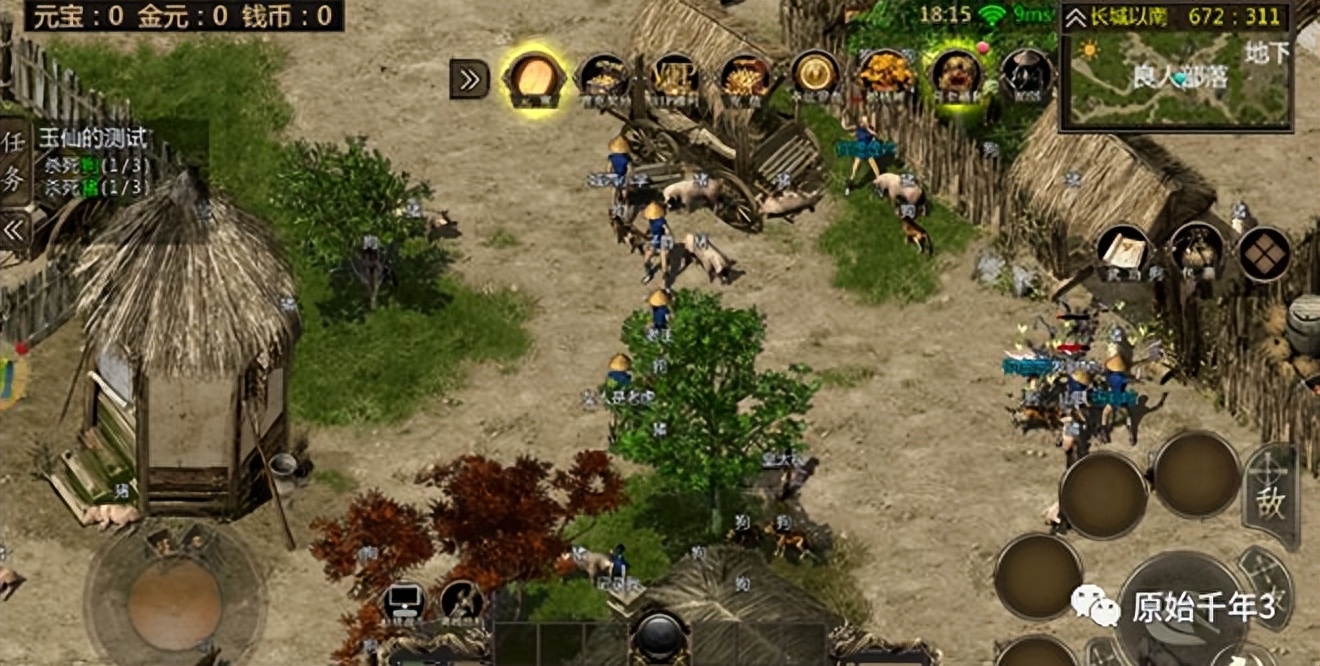Image resolution: width=1320 pixels, height=666 pixels.
Task: Open the 任务 quest tab
Action: pyautogui.click(x=13, y=161)
